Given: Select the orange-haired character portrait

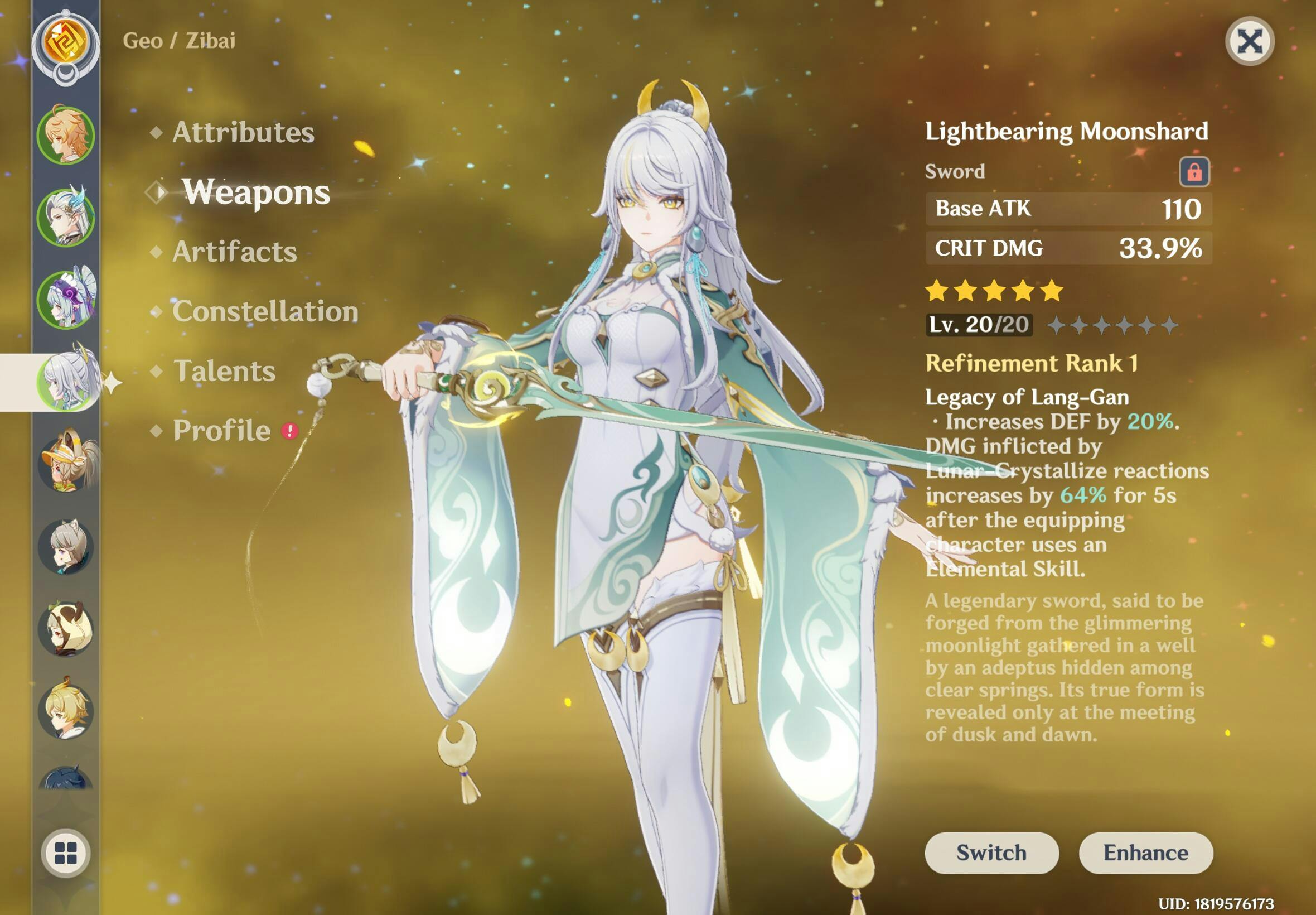Looking at the screenshot, I should [x=66, y=136].
